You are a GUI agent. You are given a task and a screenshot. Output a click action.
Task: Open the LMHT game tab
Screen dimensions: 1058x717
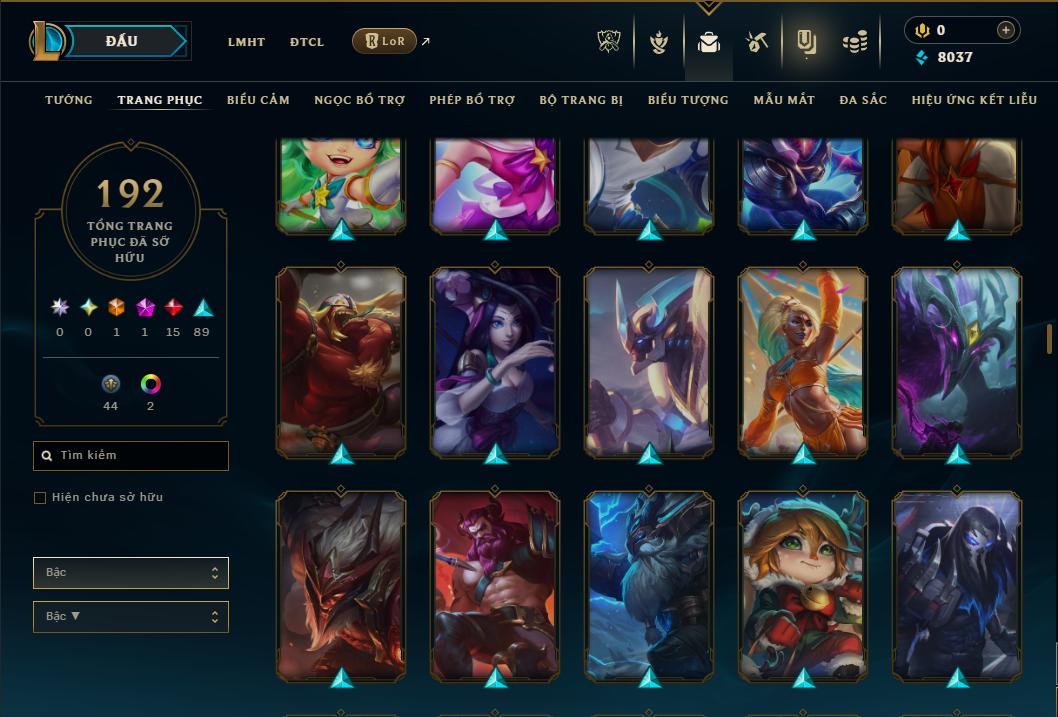[246, 42]
